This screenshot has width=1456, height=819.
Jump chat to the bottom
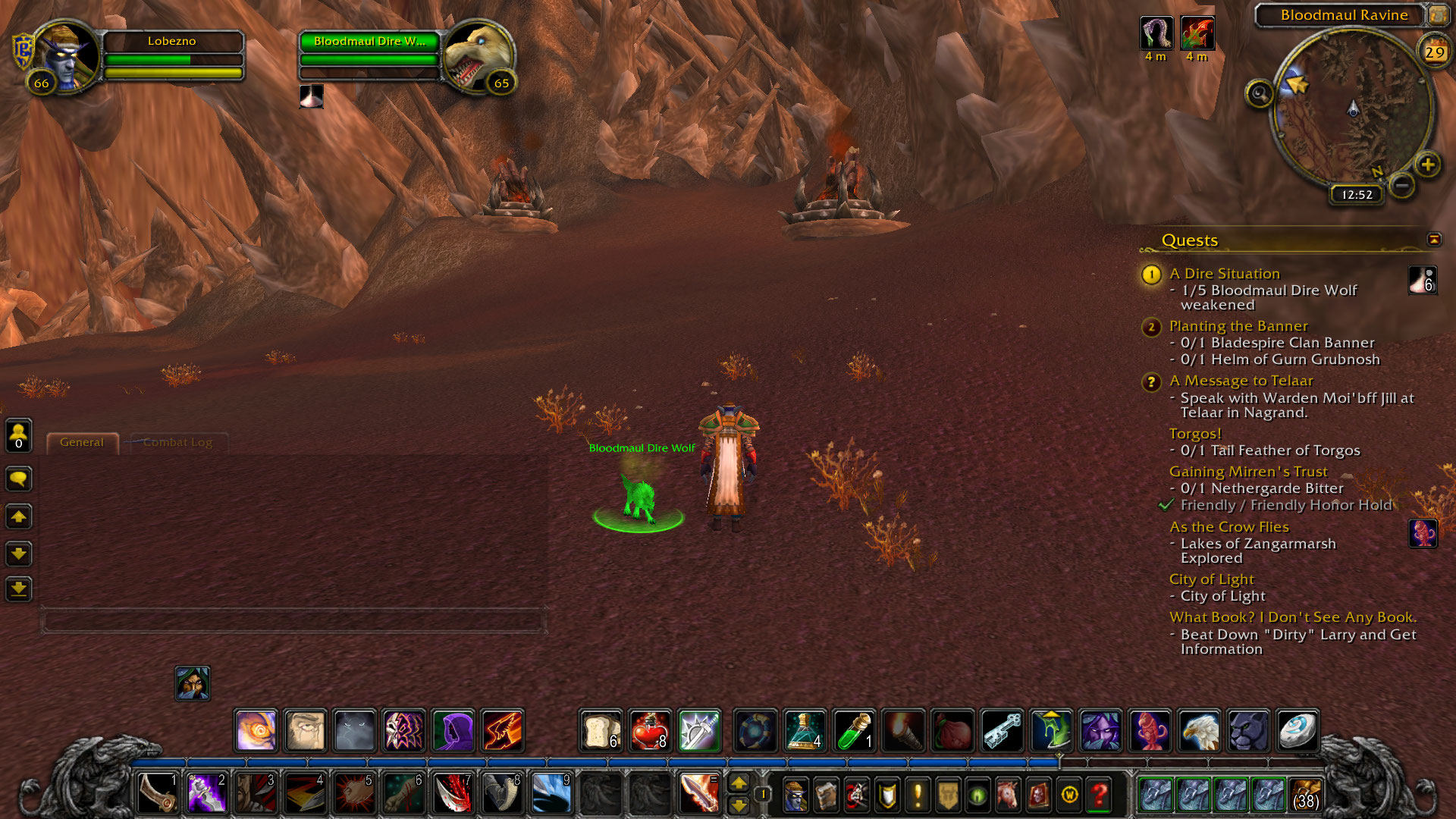point(19,588)
